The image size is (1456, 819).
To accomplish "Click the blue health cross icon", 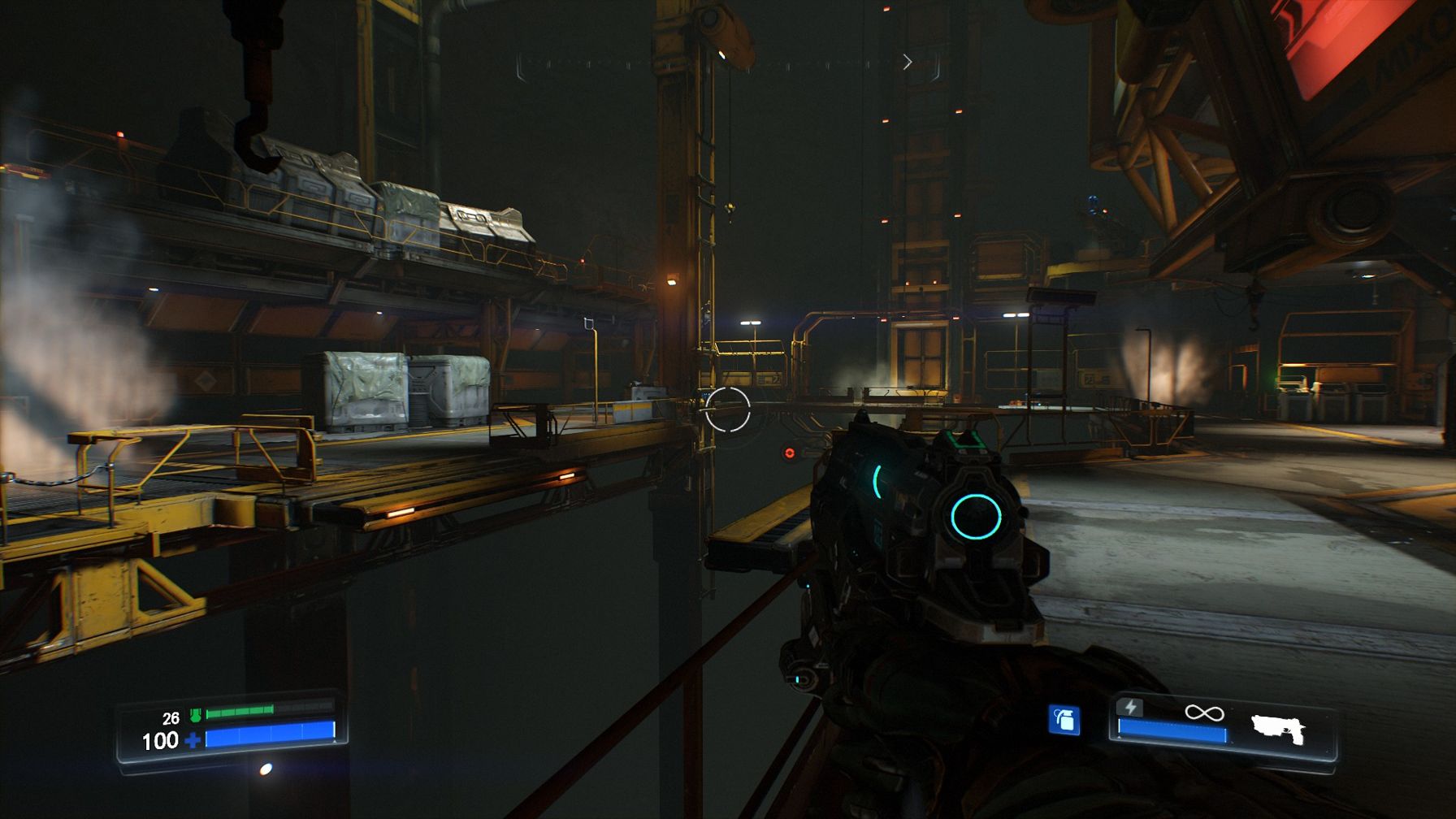I will [193, 740].
